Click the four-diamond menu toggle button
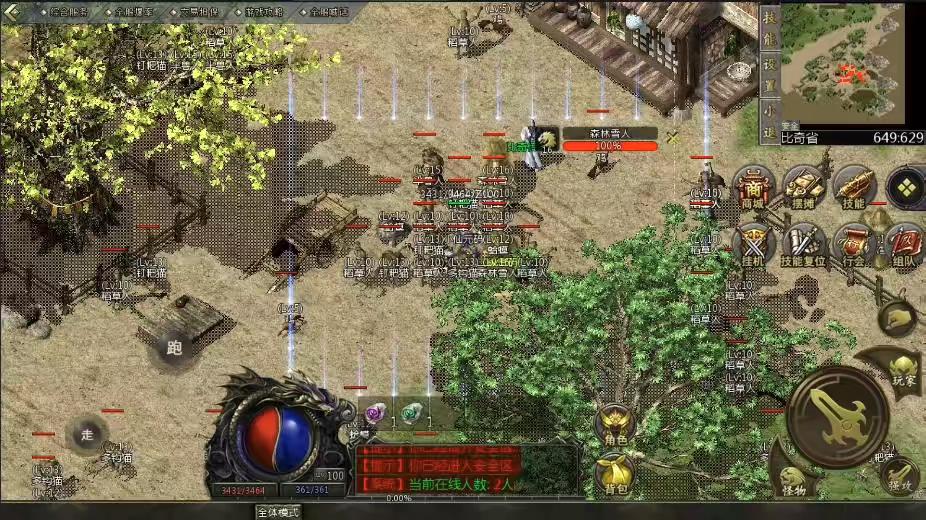 [905, 187]
